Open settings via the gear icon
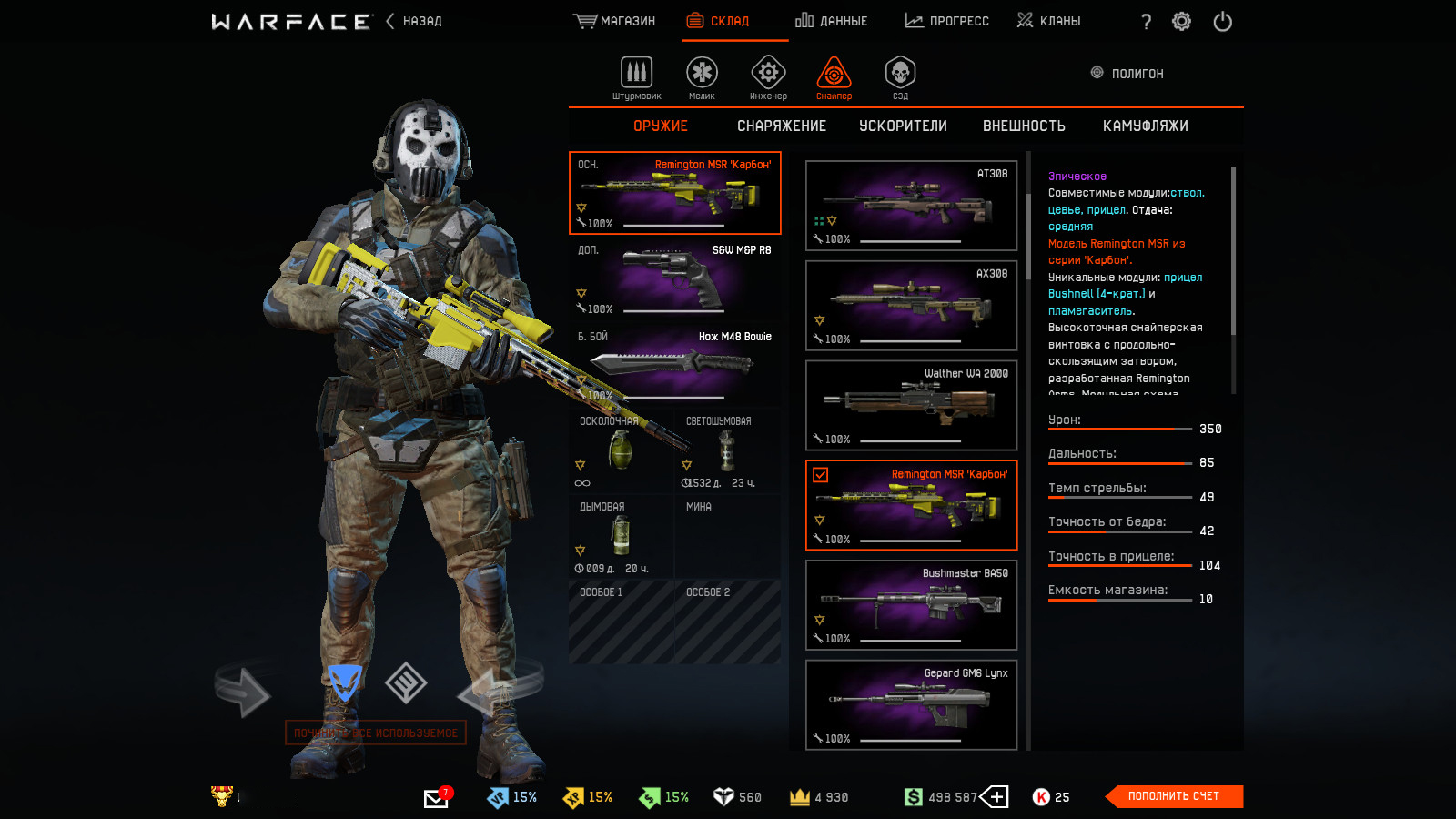The image size is (1456, 819). coord(1181,21)
